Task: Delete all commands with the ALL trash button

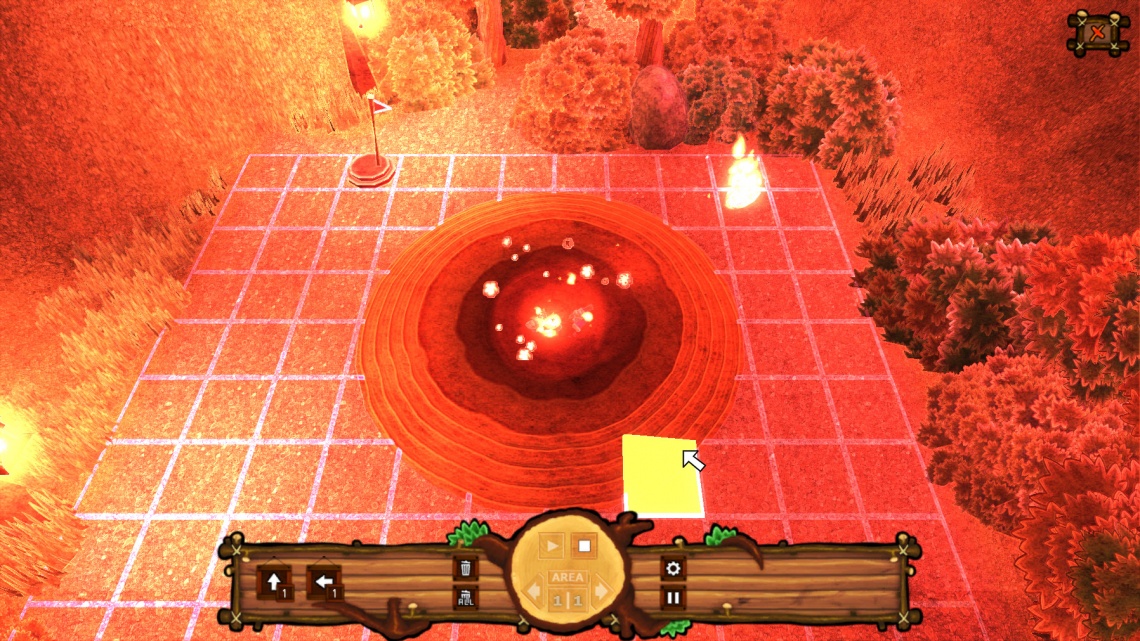Action: click(465, 598)
